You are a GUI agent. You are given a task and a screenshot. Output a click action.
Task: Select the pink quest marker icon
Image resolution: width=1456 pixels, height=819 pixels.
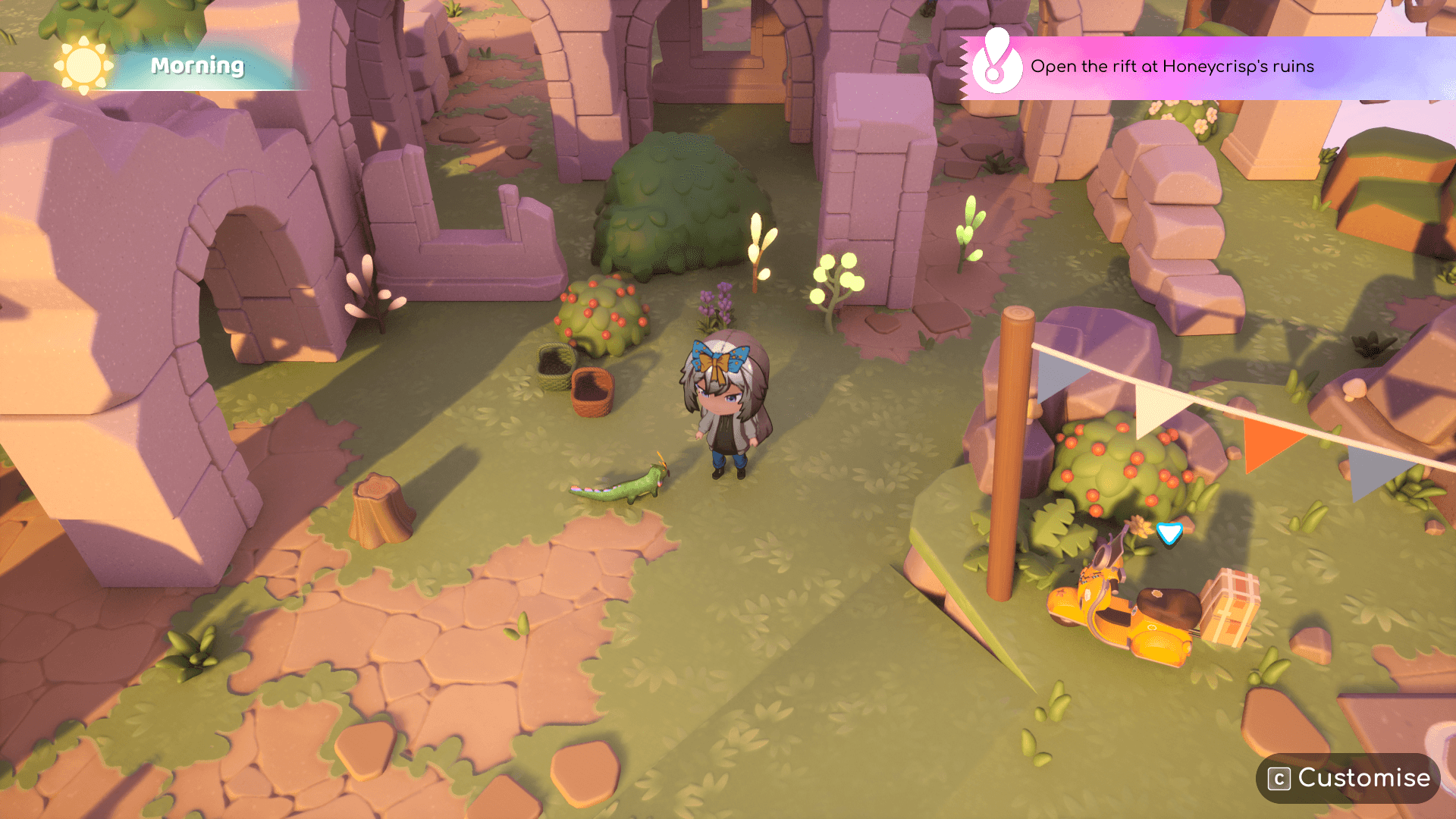point(996,65)
